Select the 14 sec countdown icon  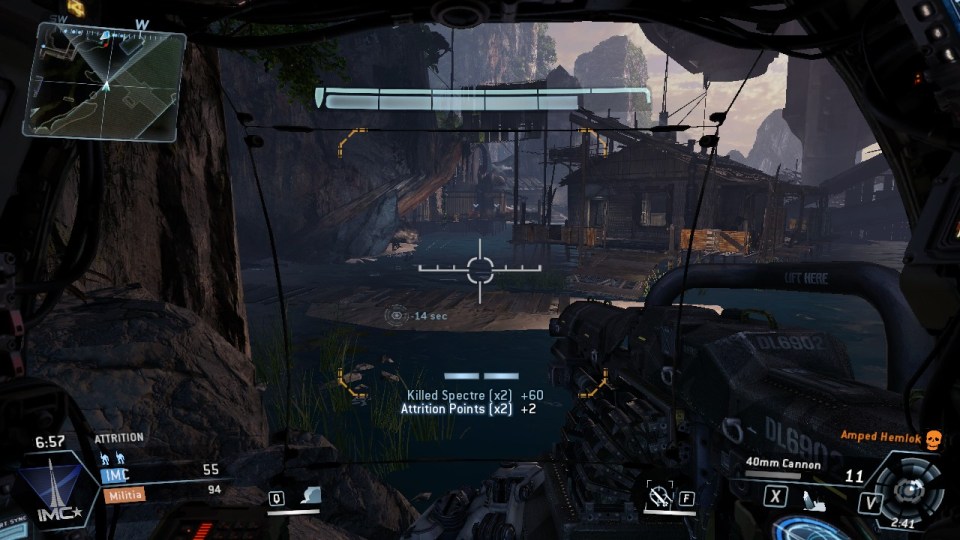click(x=397, y=315)
